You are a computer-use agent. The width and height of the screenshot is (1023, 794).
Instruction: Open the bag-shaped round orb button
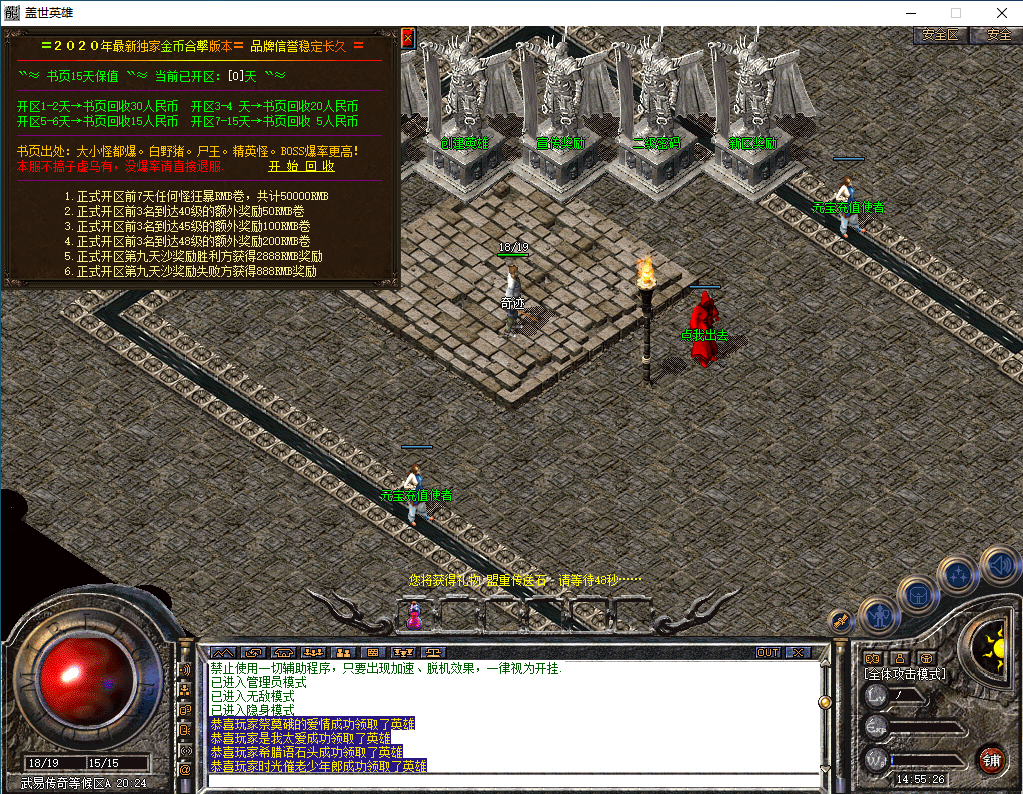[917, 594]
